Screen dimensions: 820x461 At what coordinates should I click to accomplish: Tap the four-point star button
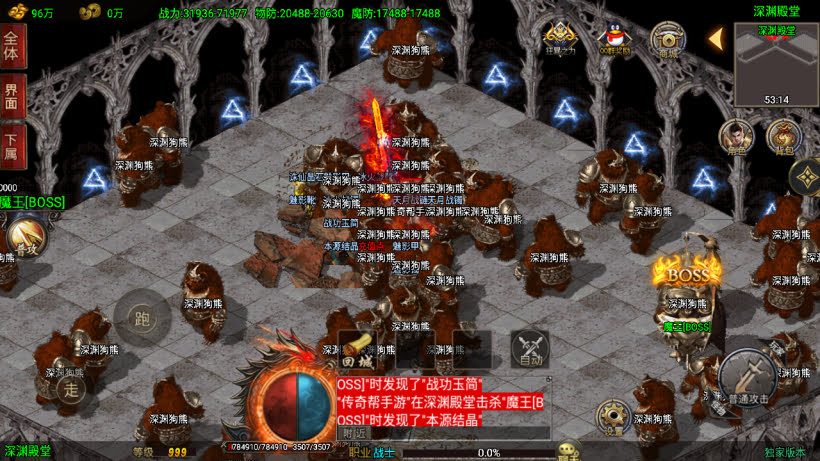805,178
